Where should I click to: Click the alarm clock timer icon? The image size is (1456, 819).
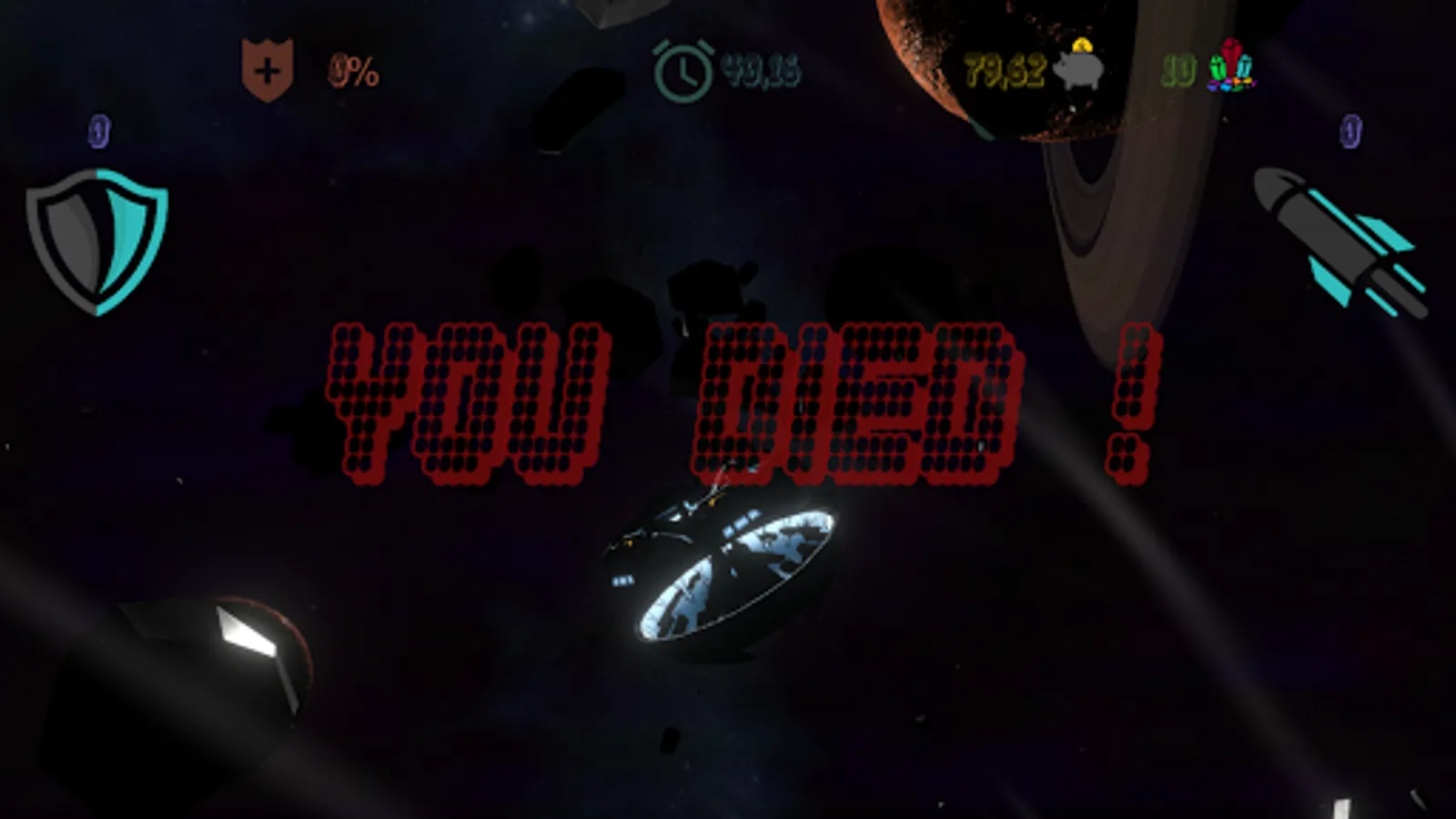[x=683, y=66]
